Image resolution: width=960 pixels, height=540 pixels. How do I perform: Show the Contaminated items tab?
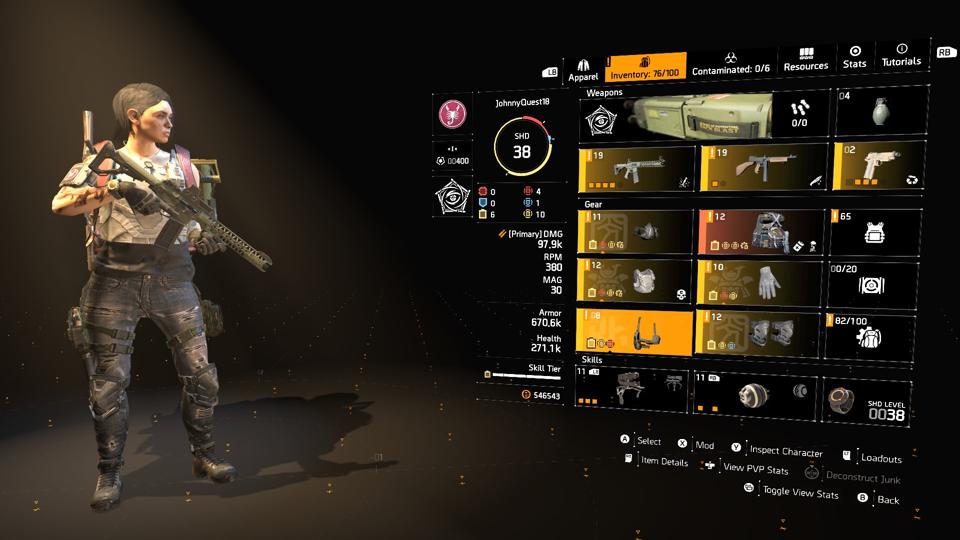(732, 64)
